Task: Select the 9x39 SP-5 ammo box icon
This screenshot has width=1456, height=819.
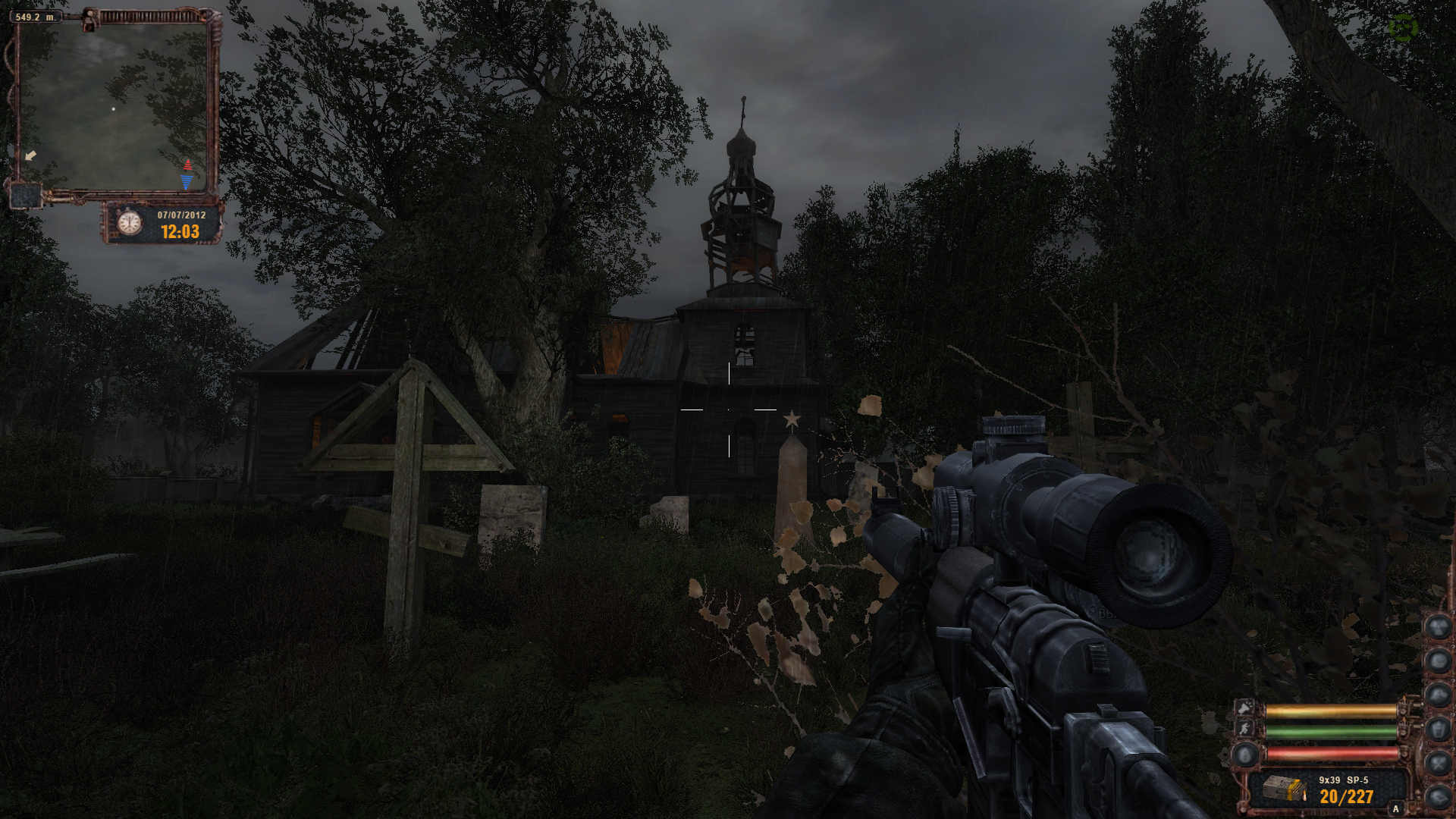Action: [x=1284, y=789]
